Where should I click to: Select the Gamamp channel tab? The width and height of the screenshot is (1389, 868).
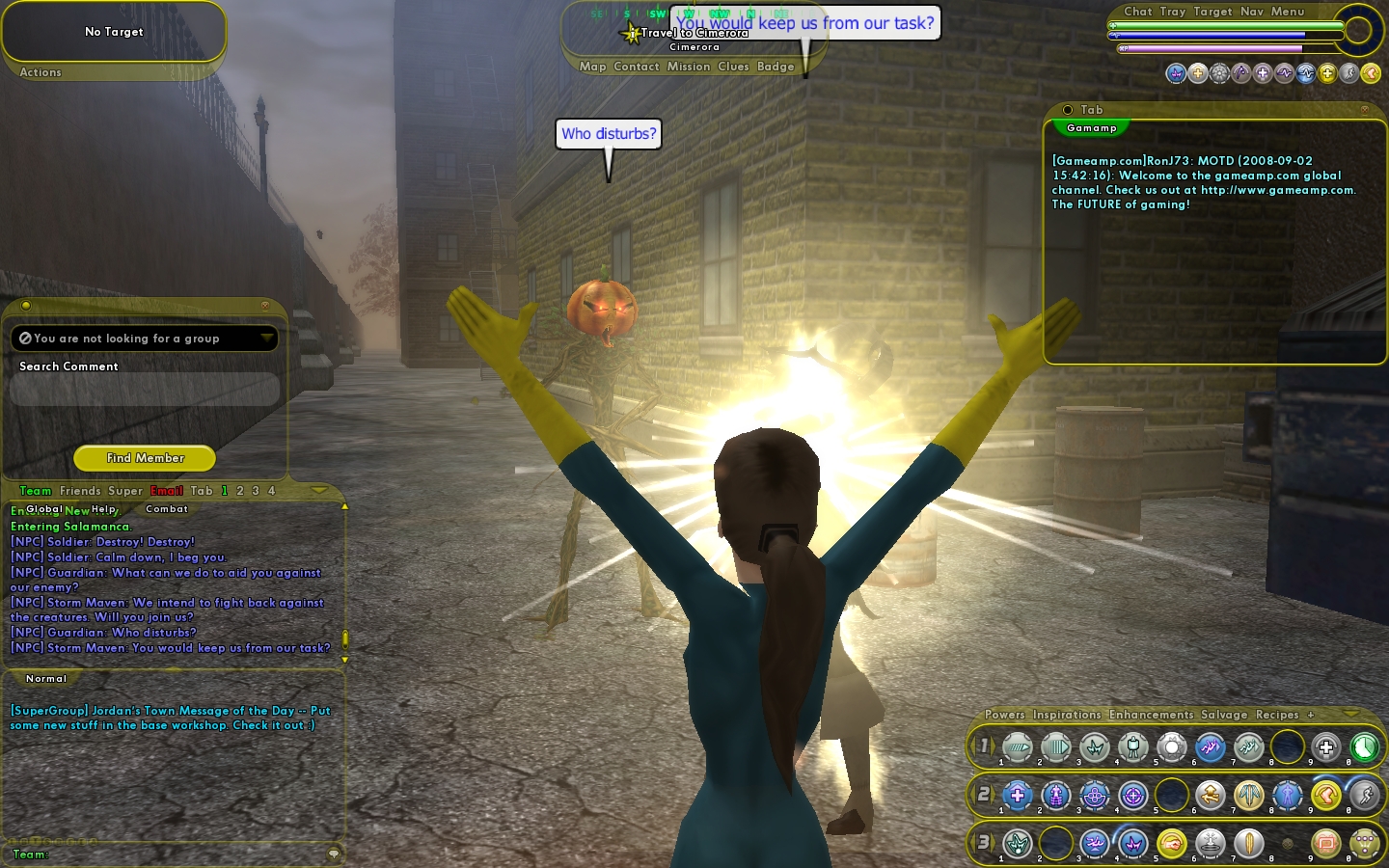pyautogui.click(x=1092, y=128)
